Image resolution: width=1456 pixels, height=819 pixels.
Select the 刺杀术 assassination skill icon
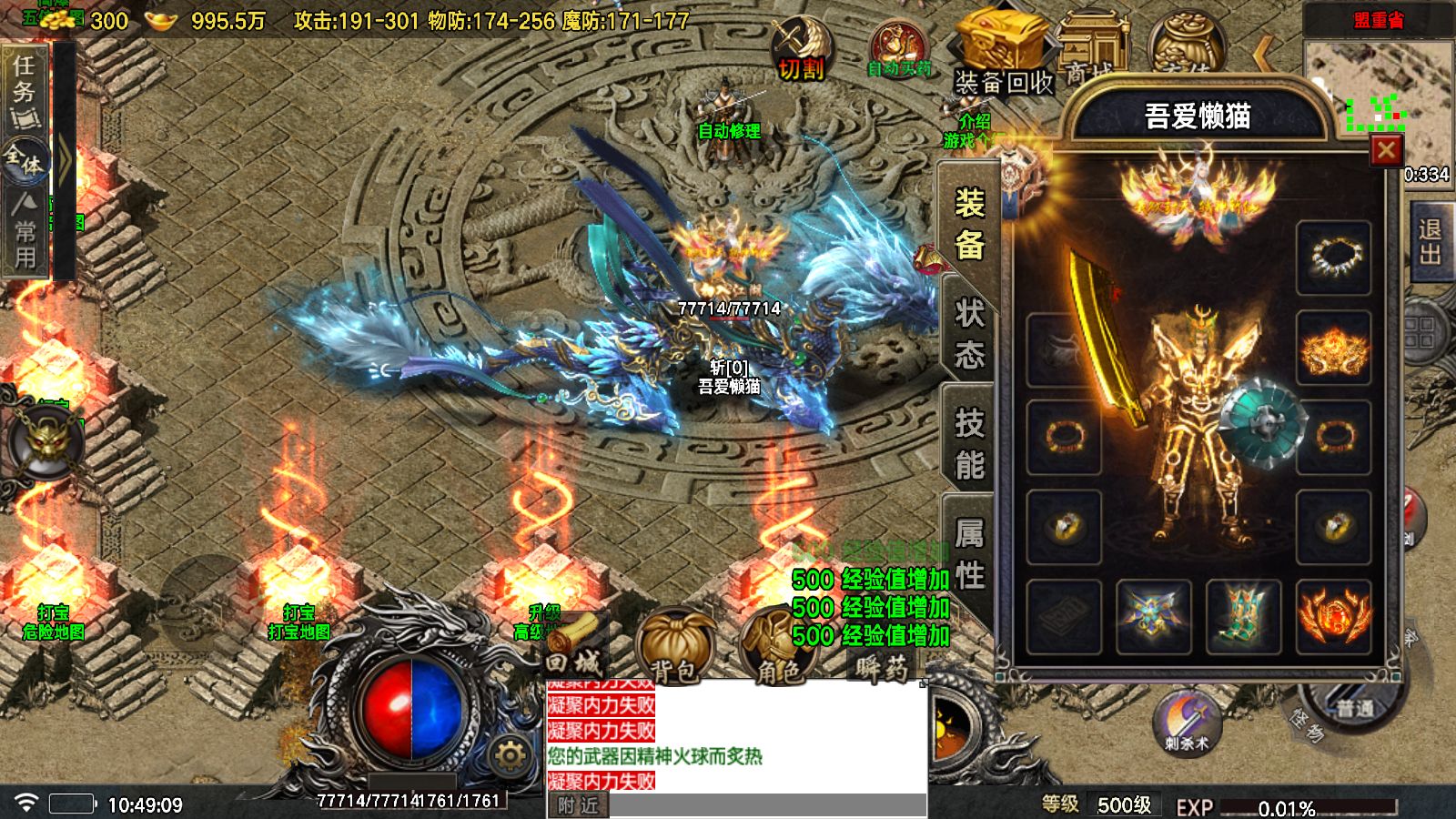(1185, 723)
